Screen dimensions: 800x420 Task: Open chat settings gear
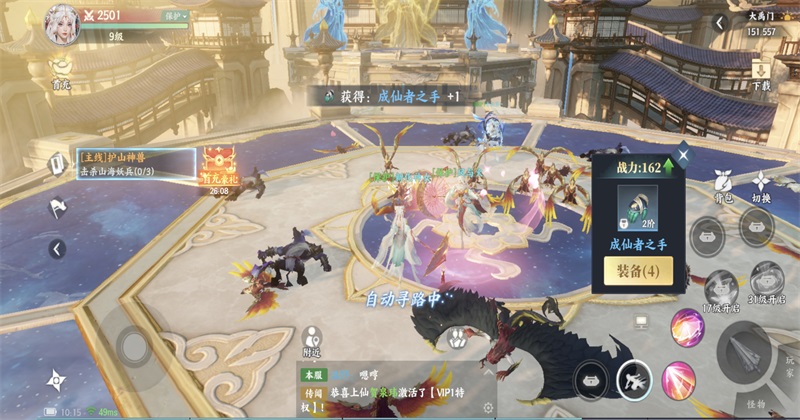tap(488, 408)
